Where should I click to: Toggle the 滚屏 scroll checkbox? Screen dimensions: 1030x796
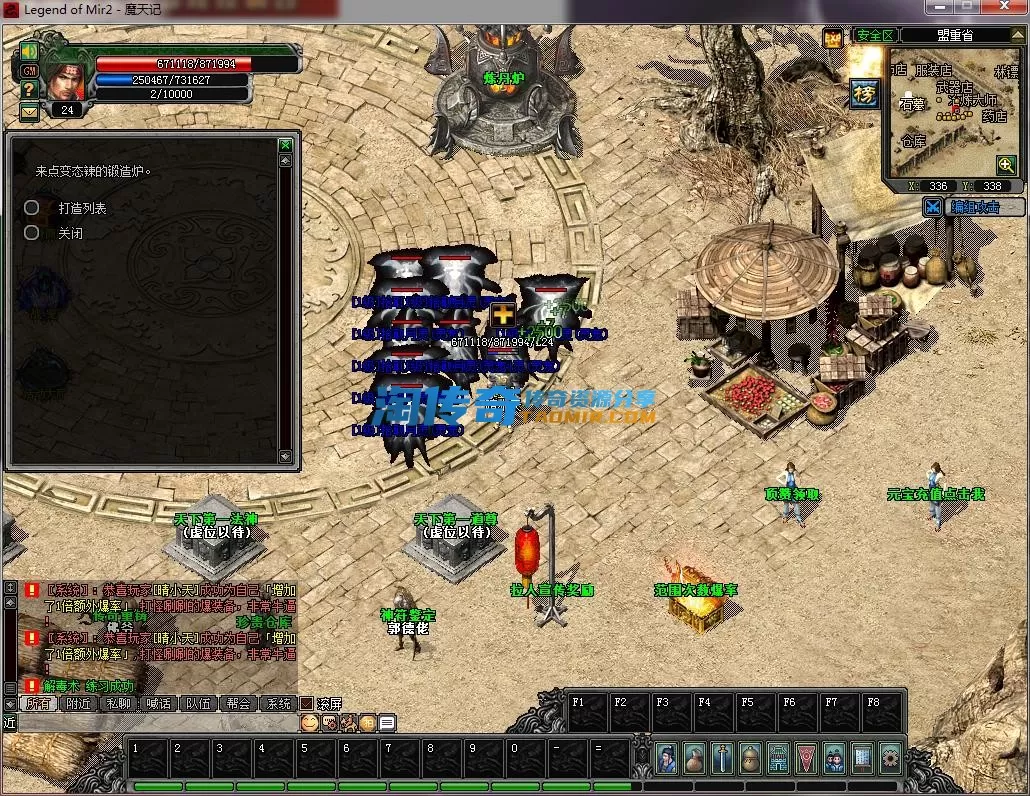(x=308, y=703)
